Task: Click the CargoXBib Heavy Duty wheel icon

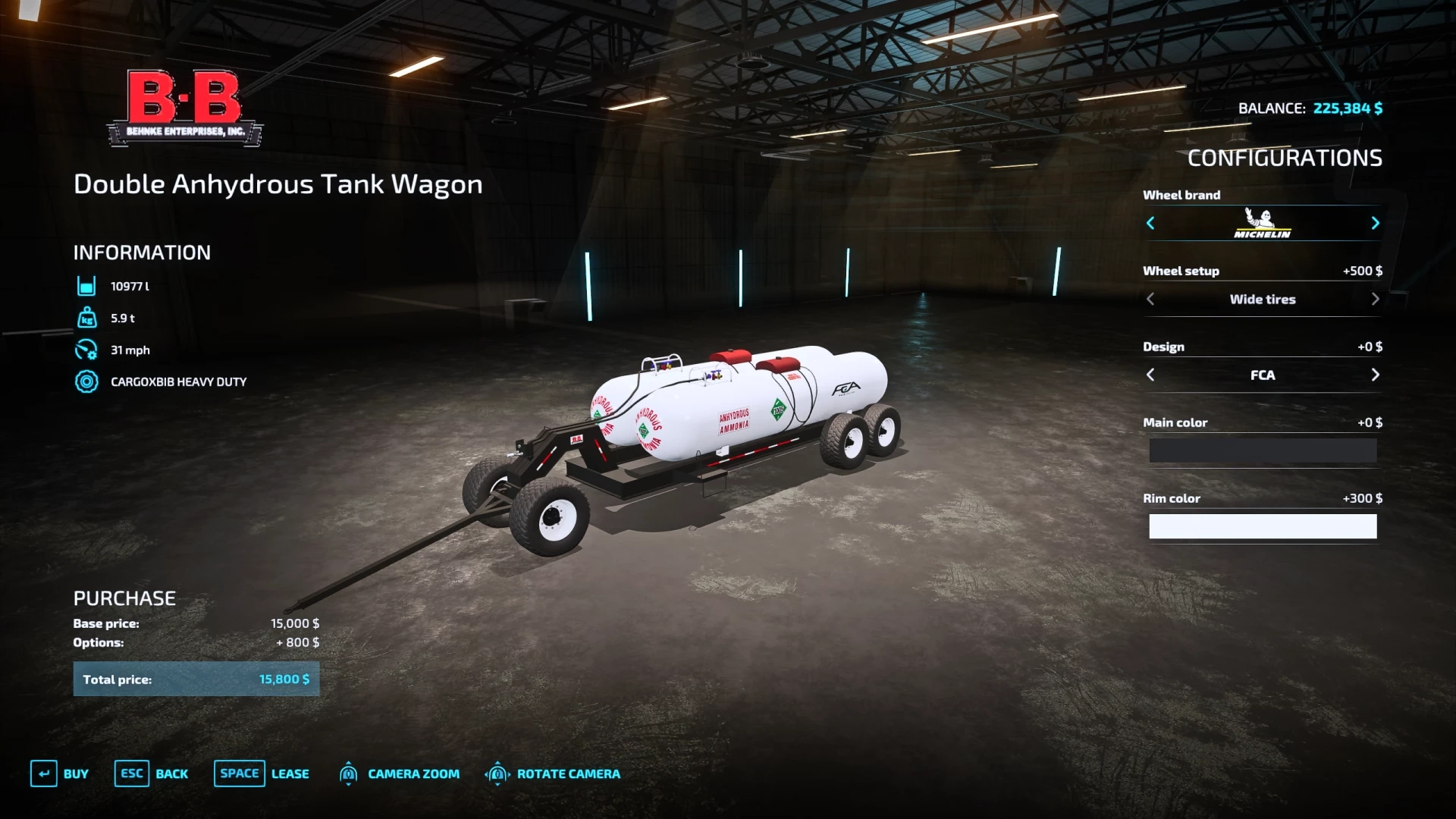Action: [x=86, y=381]
